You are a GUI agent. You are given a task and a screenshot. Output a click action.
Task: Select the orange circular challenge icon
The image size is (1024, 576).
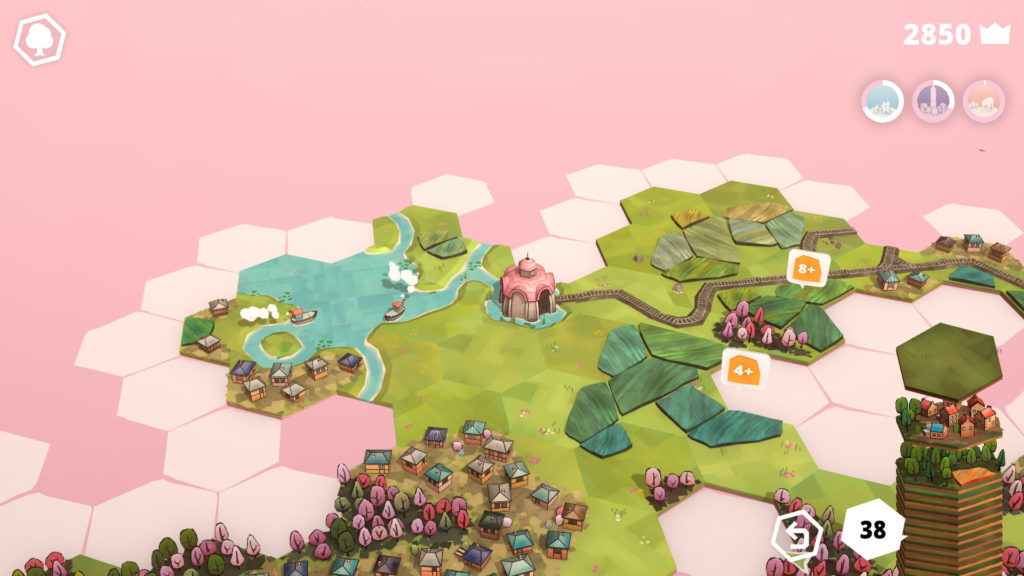pos(984,101)
